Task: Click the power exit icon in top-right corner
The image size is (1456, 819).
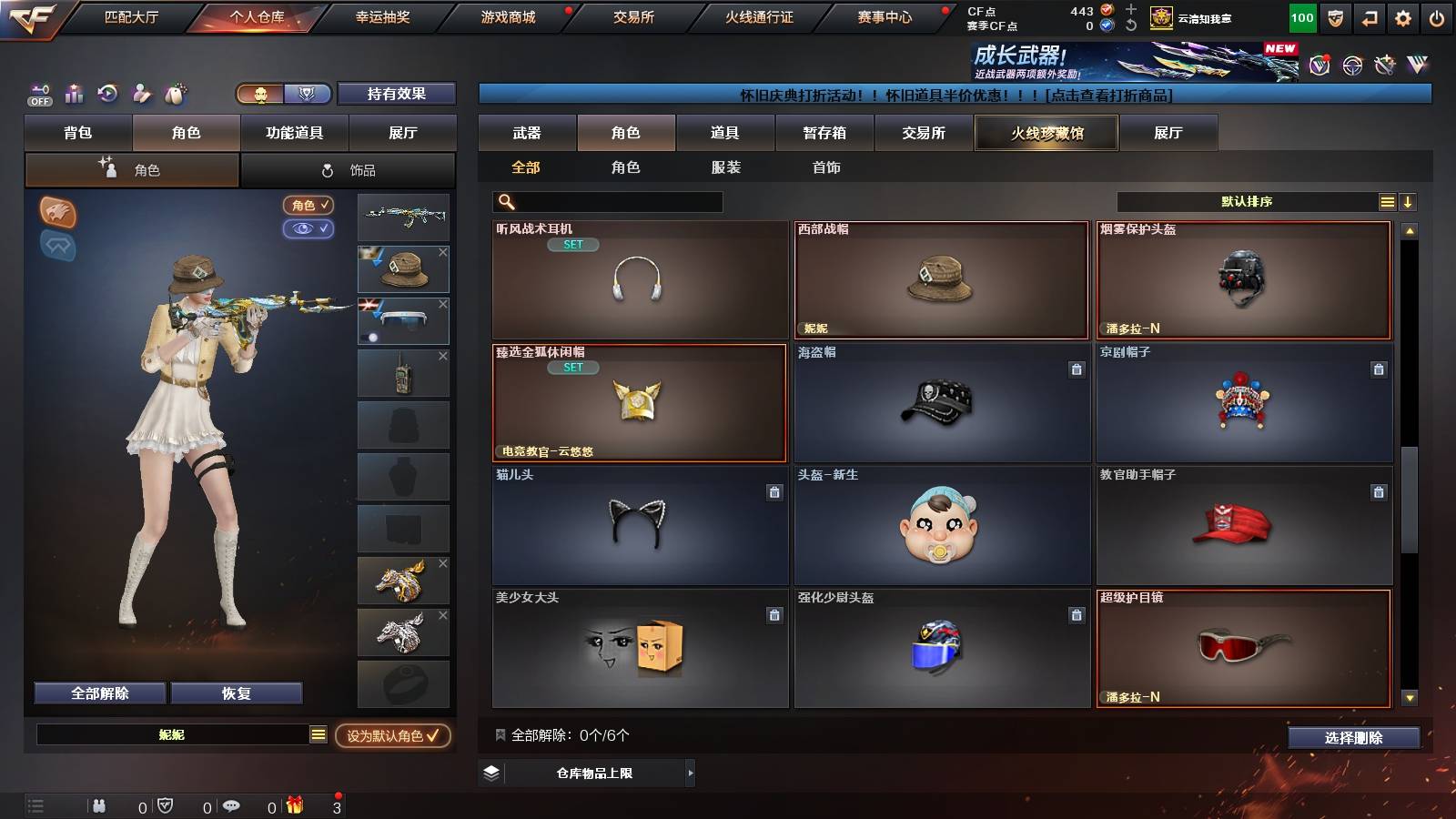Action: click(1438, 15)
